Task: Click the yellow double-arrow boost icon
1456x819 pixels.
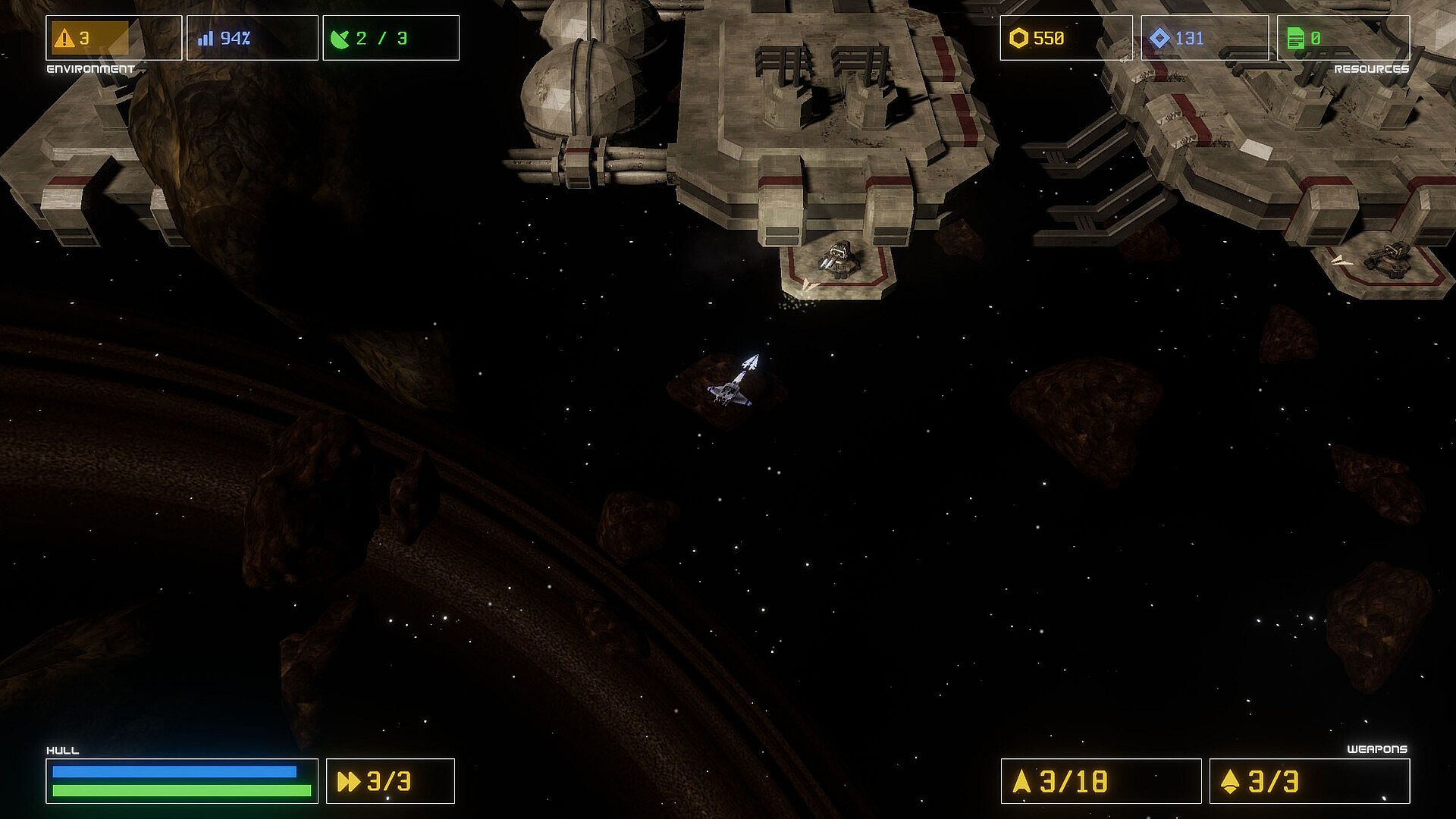Action: pos(349,782)
